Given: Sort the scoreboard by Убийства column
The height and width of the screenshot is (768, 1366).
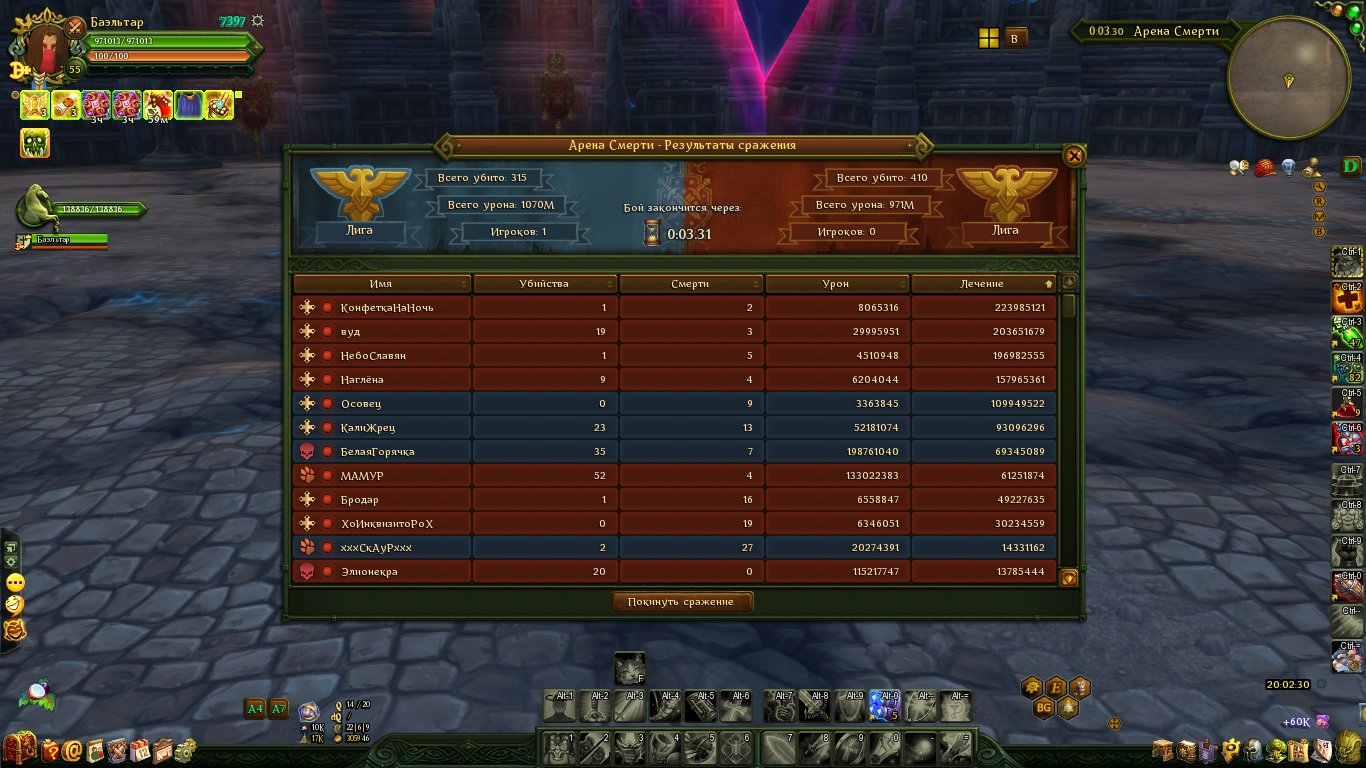Looking at the screenshot, I should tap(544, 284).
